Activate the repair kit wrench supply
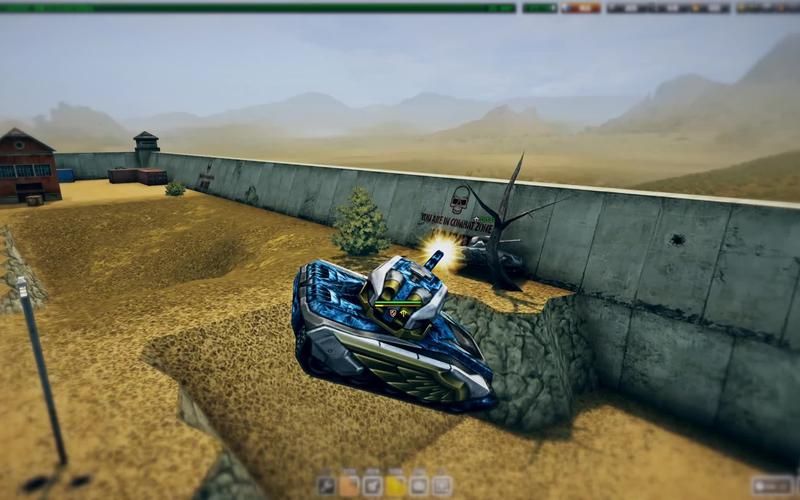 (x=326, y=486)
